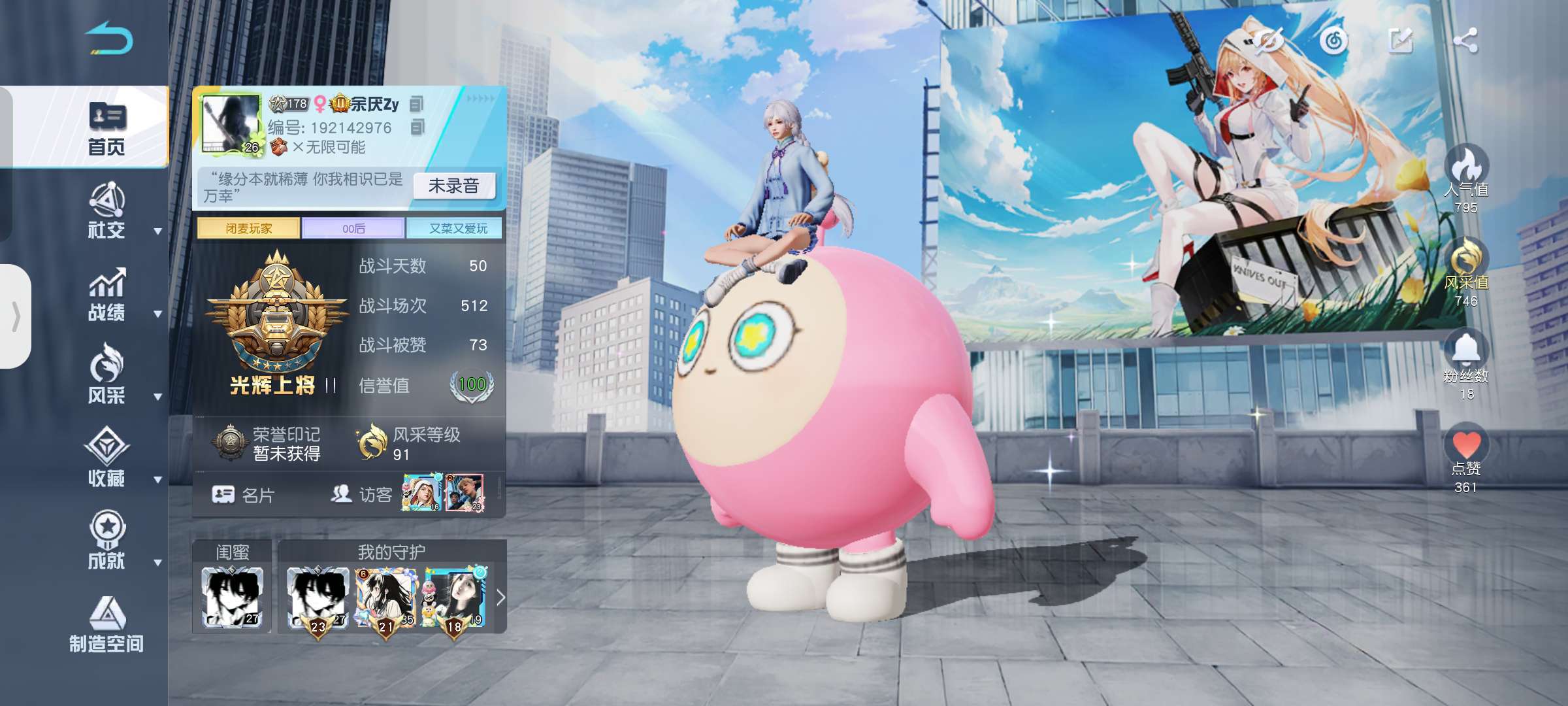Give a like with the 点赞 heart
Viewport: 1568px width, 706px height.
[1466, 446]
